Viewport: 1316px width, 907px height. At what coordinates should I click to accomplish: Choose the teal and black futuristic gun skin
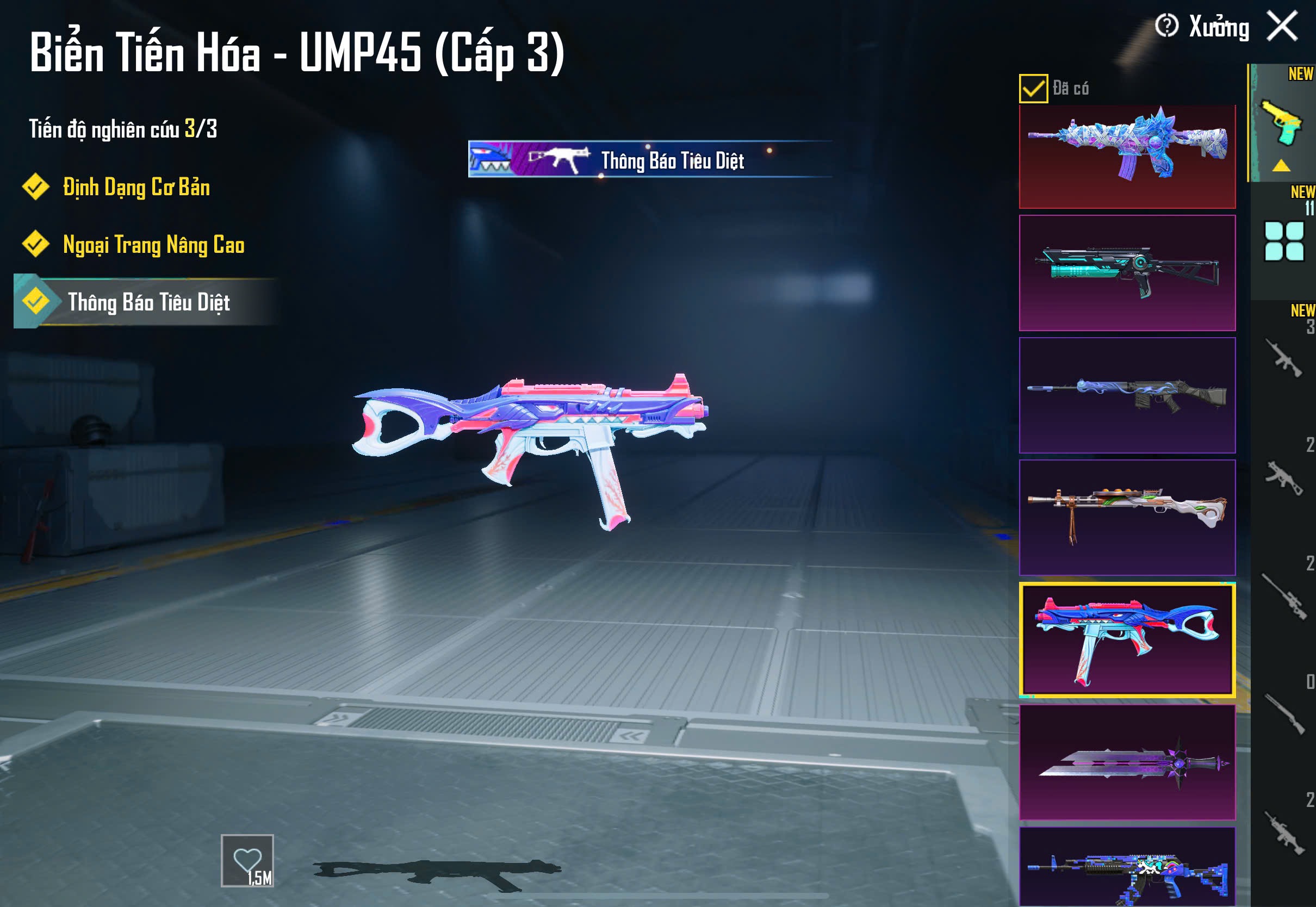[1127, 273]
